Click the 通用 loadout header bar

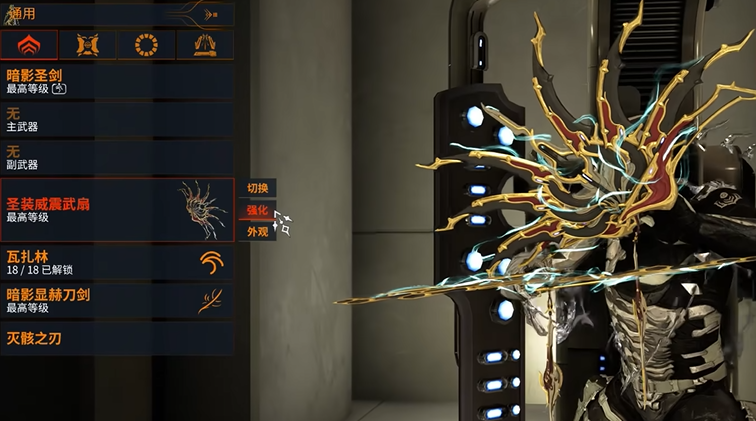tap(117, 14)
